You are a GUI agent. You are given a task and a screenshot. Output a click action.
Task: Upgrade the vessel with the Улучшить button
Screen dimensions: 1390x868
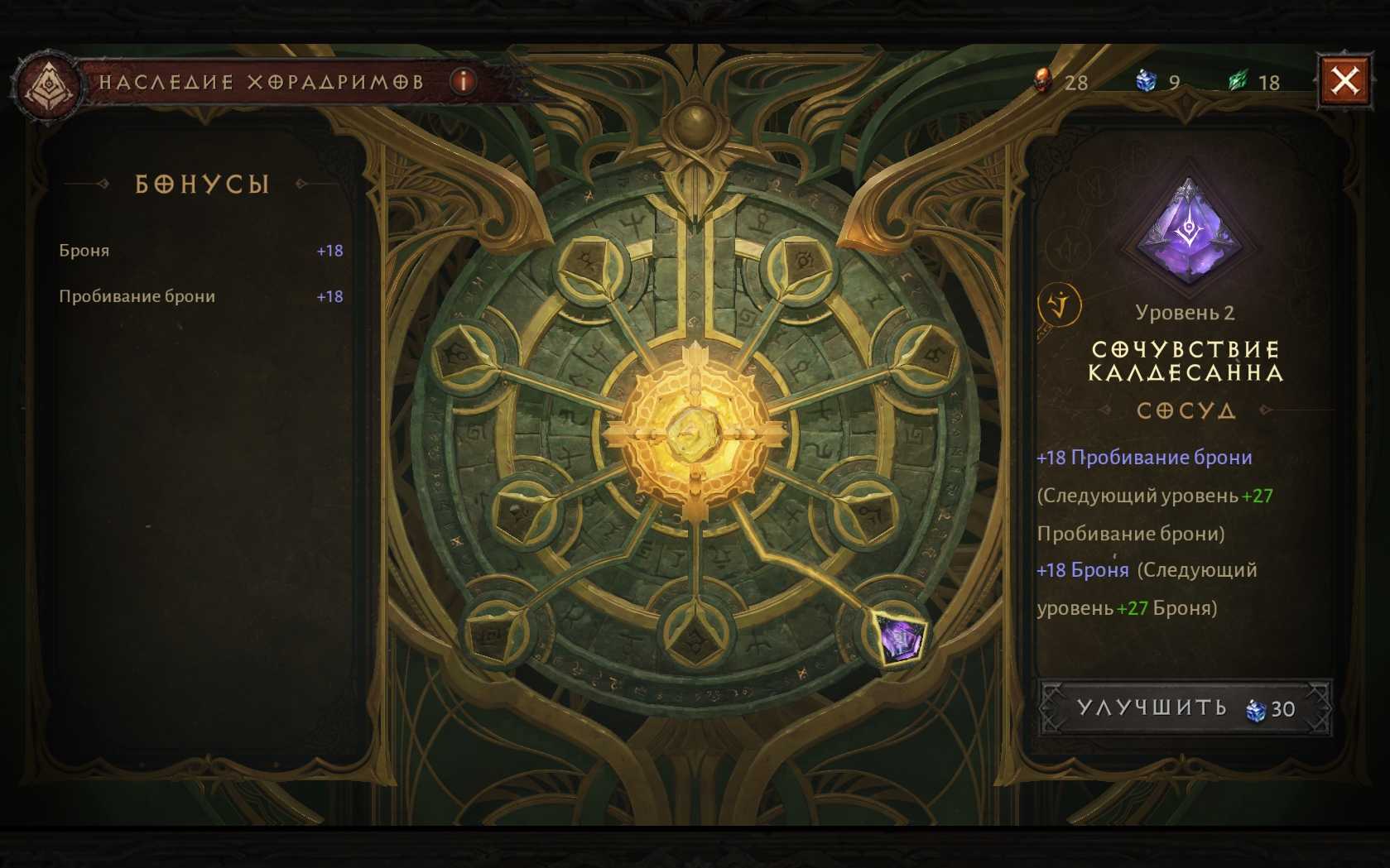1185,708
